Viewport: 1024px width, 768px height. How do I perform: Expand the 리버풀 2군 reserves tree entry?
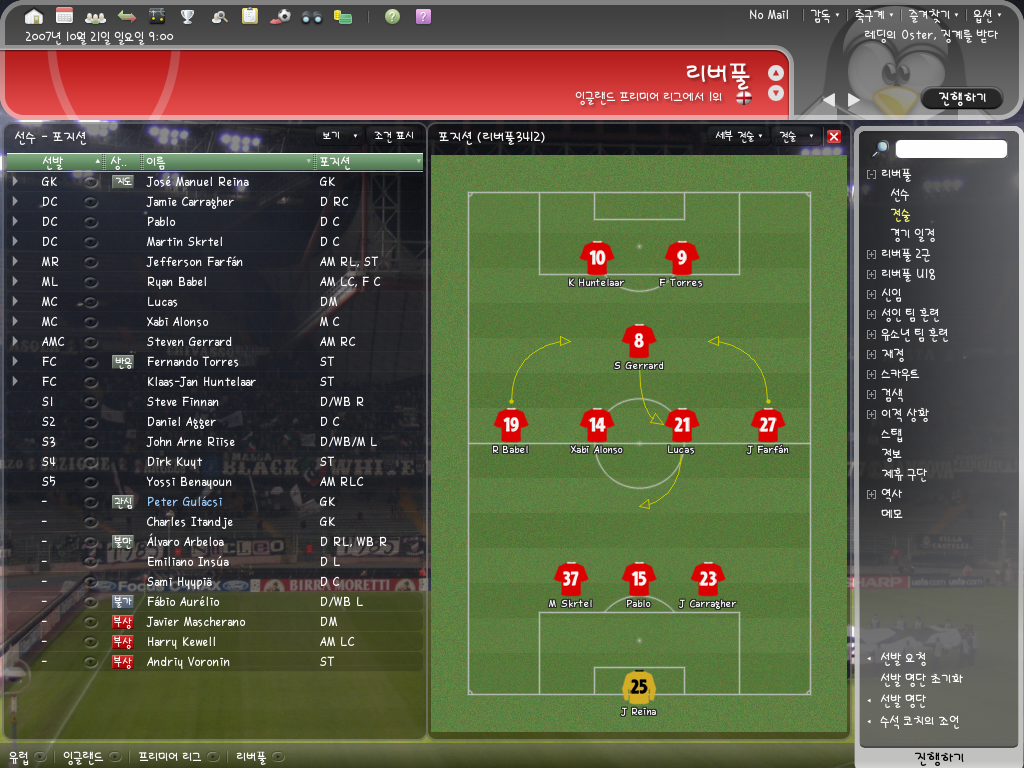[x=871, y=254]
